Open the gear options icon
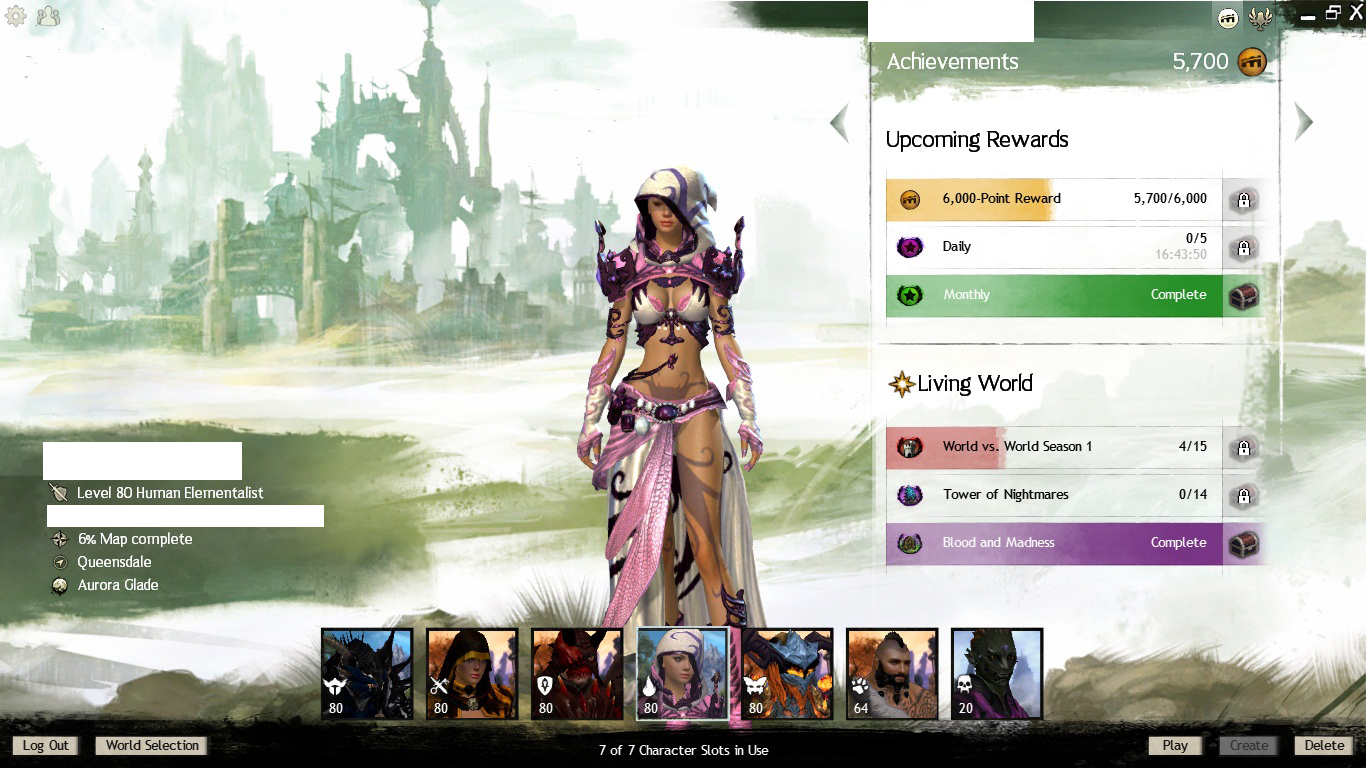1366x768 pixels. (x=16, y=16)
